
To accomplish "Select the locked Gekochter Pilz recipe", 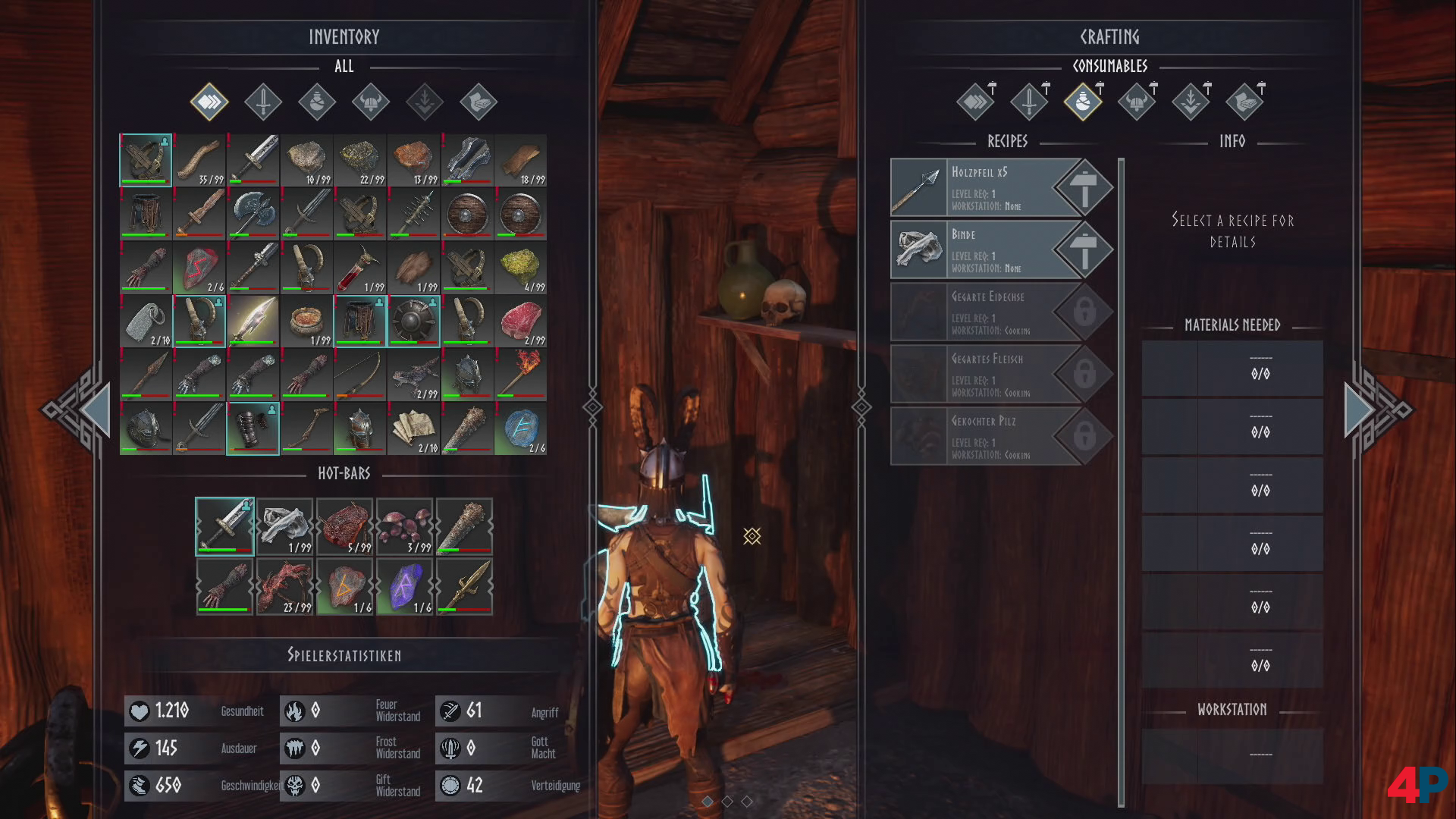I will pos(986,437).
